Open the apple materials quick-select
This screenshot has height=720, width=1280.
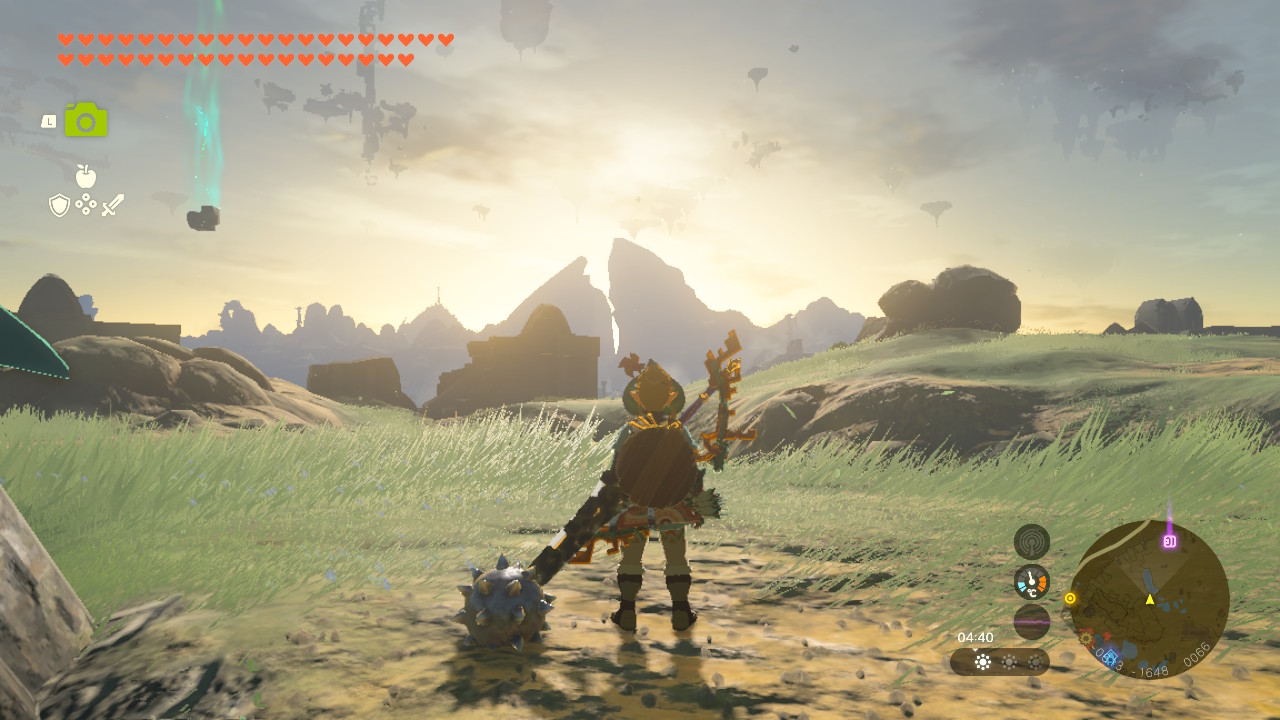coord(86,177)
